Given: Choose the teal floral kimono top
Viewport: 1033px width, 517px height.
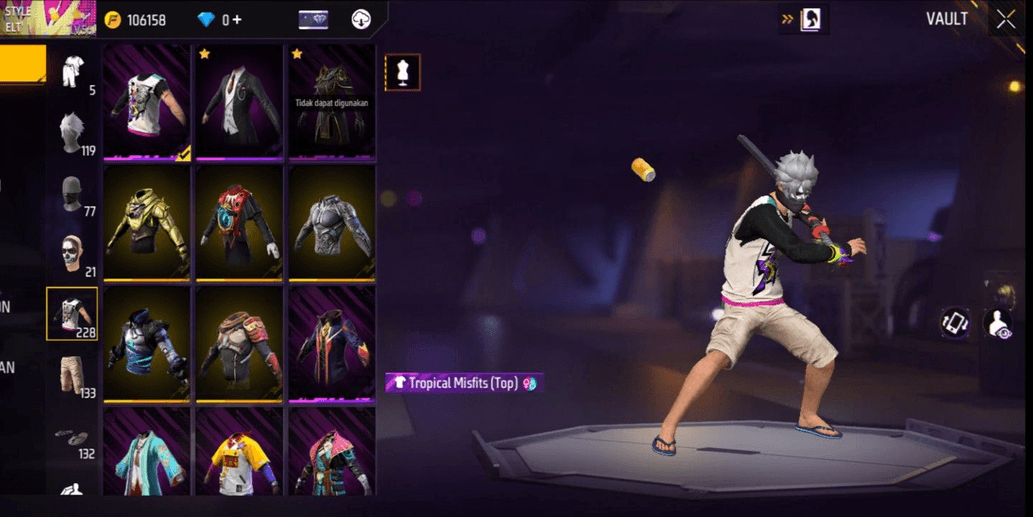Looking at the screenshot, I should (x=147, y=455).
